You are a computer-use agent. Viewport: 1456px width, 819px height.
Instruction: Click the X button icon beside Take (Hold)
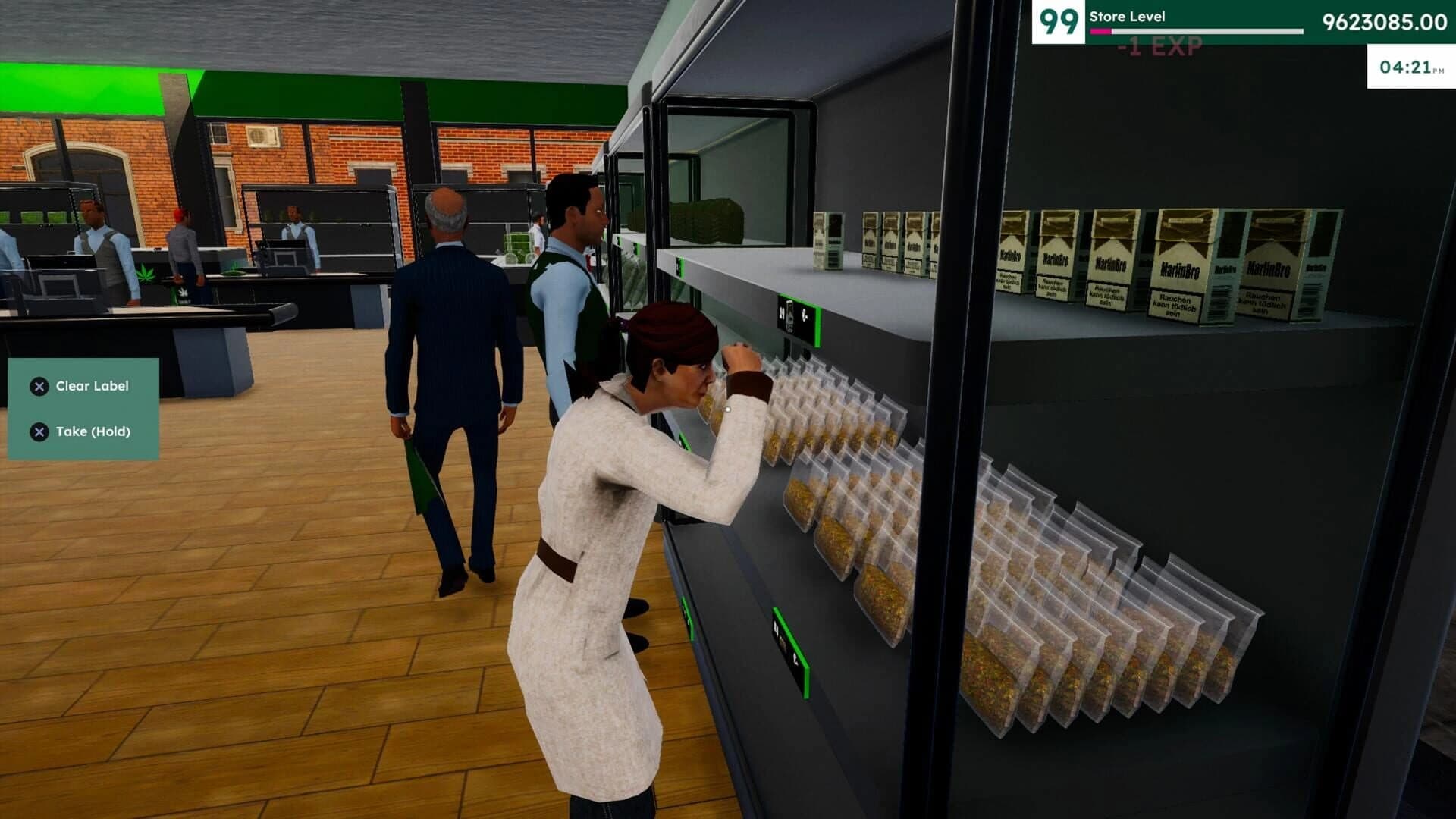39,431
